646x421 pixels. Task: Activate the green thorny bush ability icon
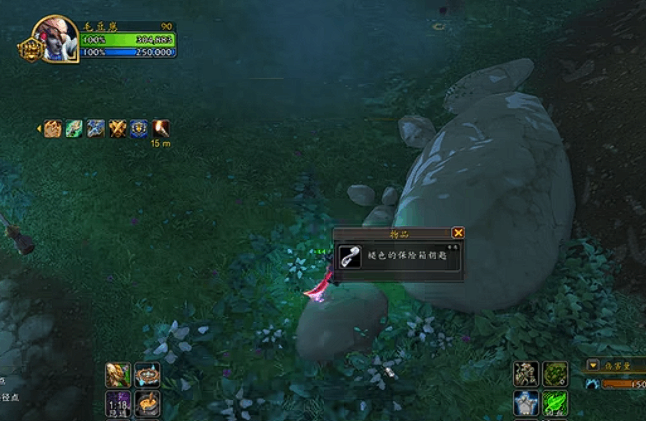click(555, 374)
